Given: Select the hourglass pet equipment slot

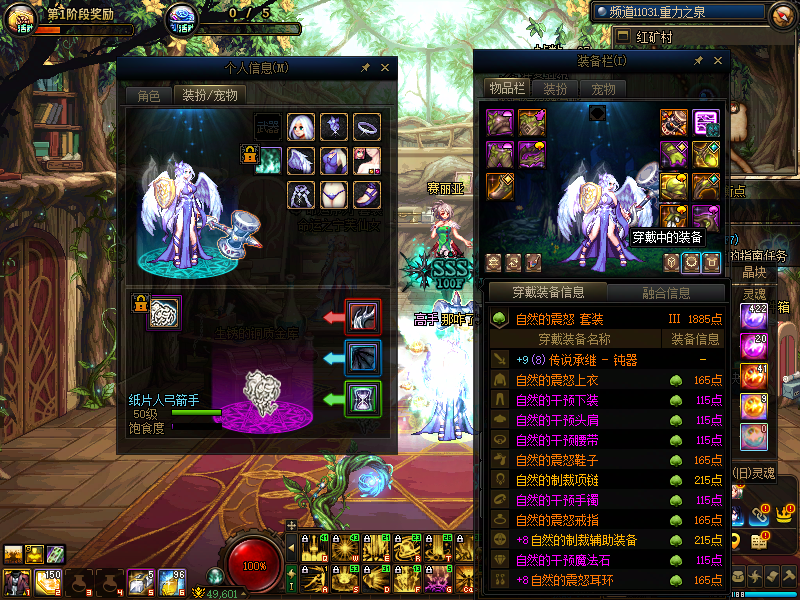Looking at the screenshot, I should pos(361,399).
